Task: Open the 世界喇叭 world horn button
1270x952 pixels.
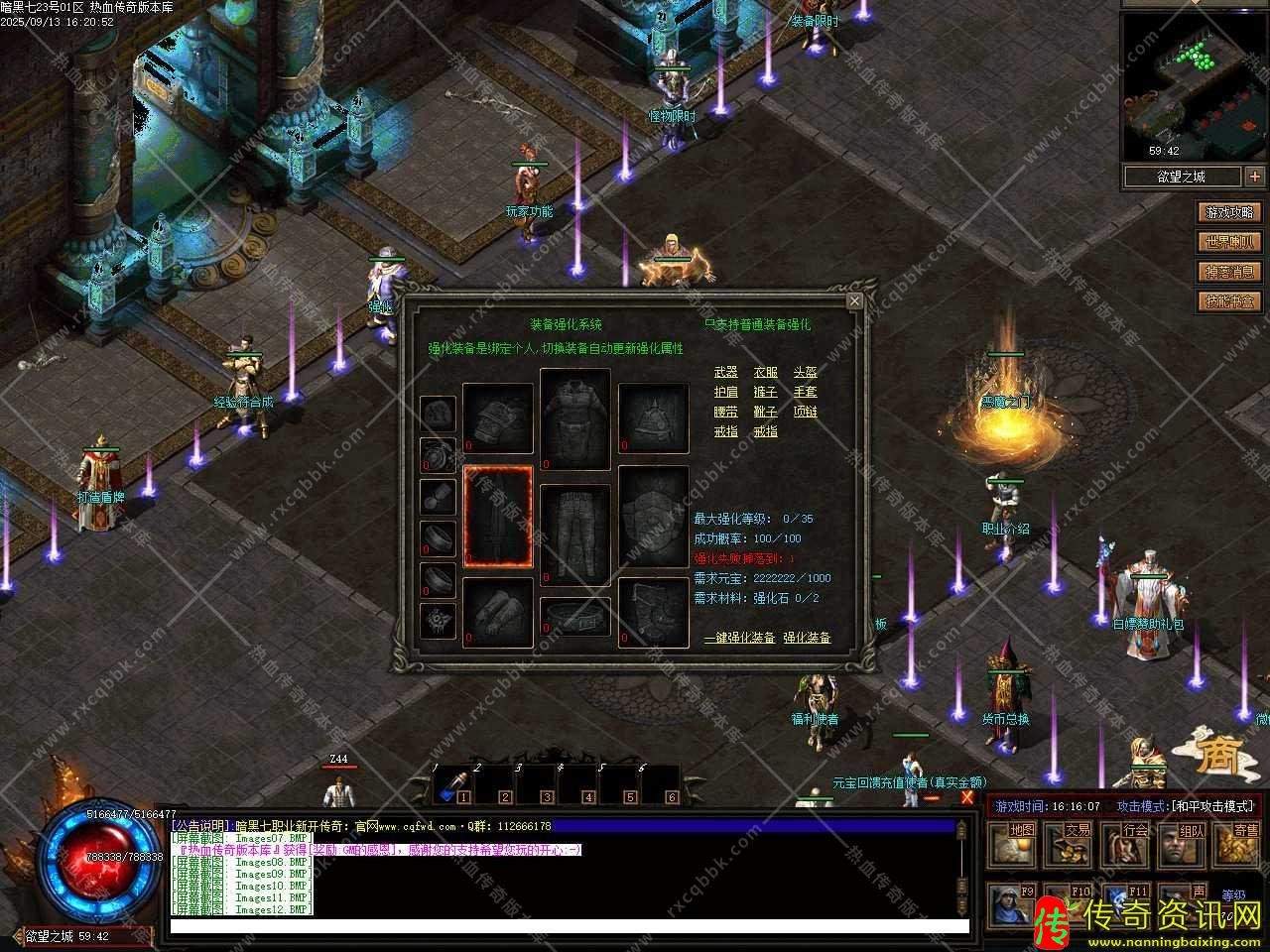Action: [x=1229, y=242]
